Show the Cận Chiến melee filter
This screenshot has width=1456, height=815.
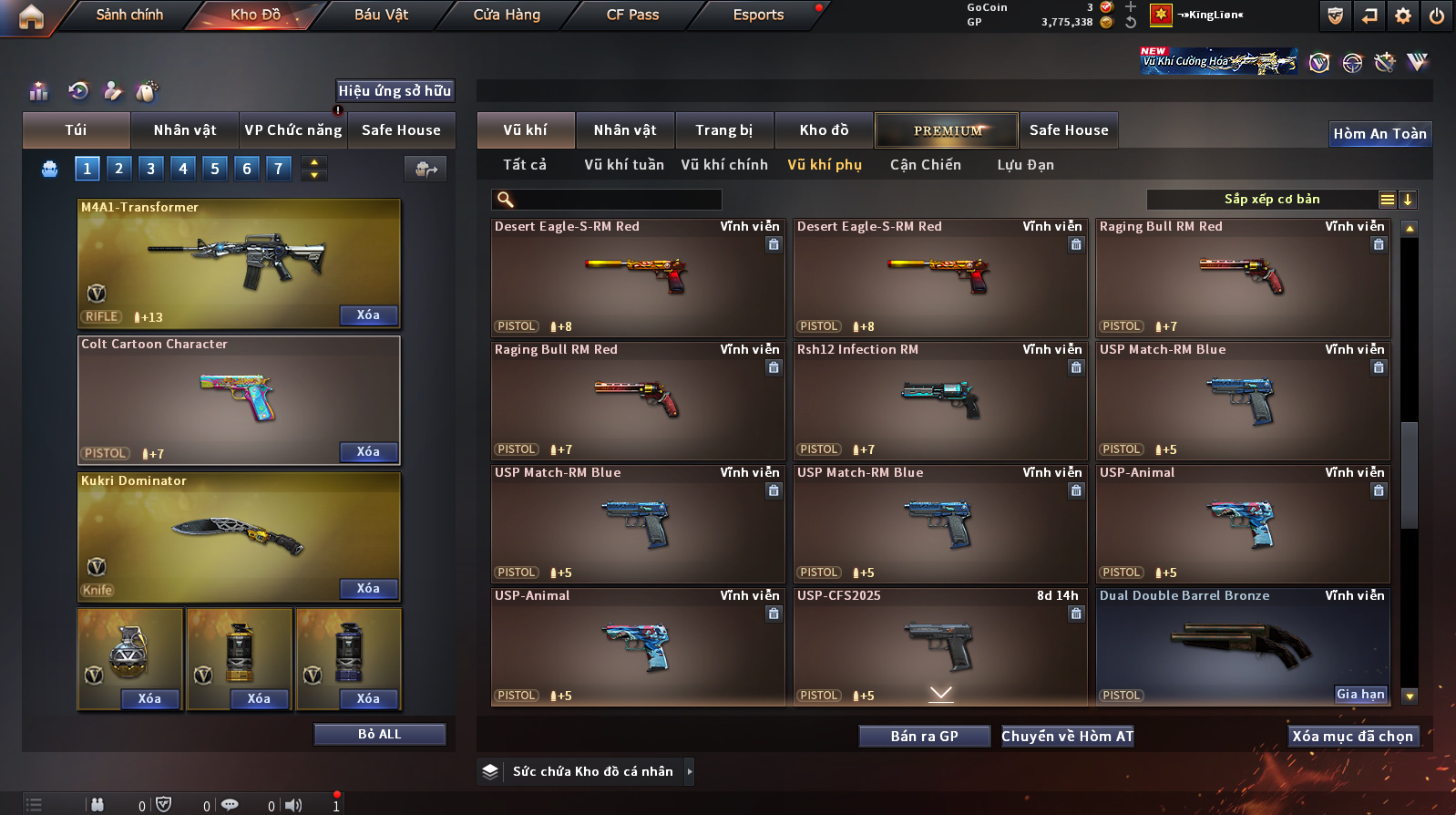pyautogui.click(x=925, y=165)
